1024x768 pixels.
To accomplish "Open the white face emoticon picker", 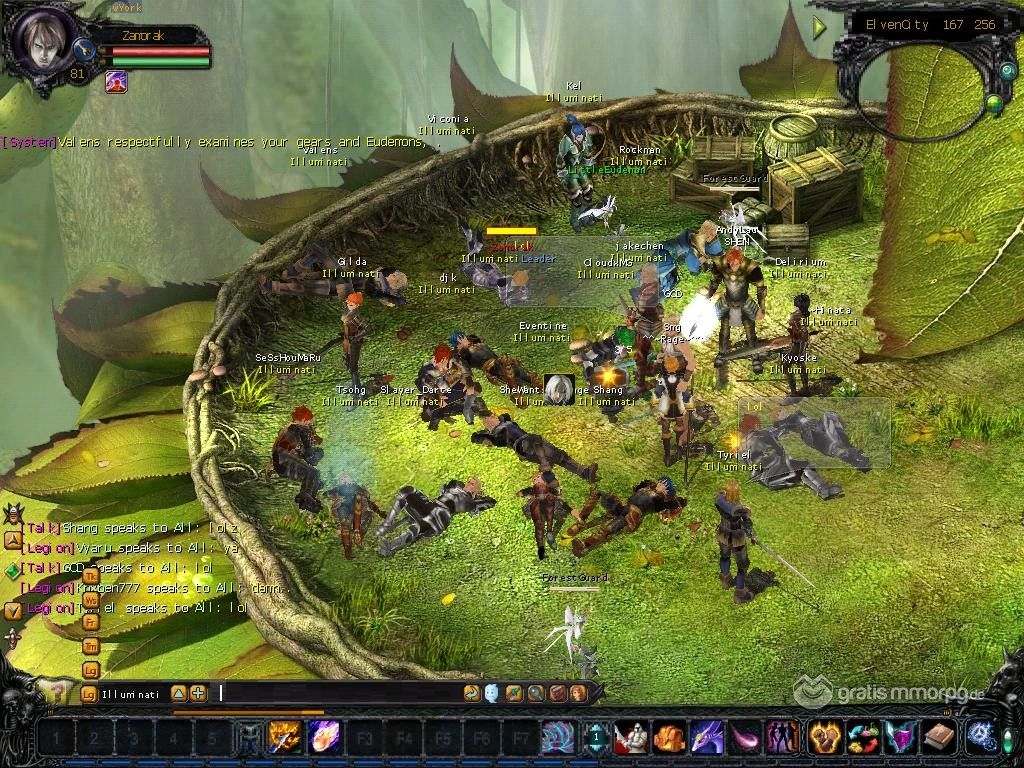I will pos(492,692).
